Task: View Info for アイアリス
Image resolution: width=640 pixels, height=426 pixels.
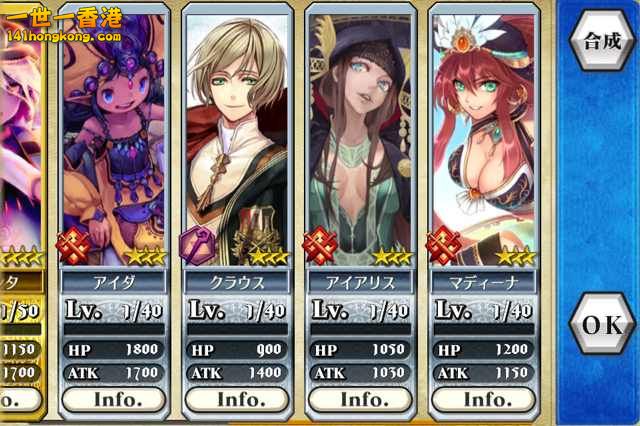Action: [x=362, y=399]
